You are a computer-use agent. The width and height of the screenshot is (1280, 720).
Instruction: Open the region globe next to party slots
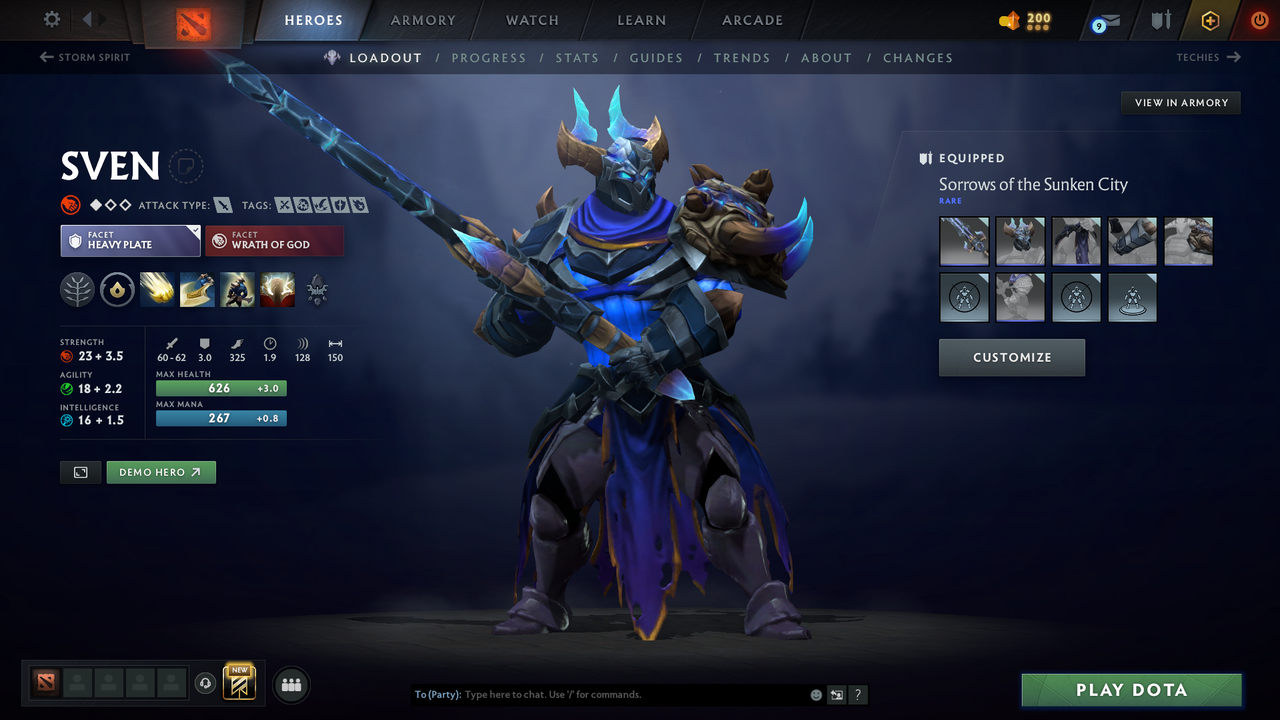(x=206, y=683)
